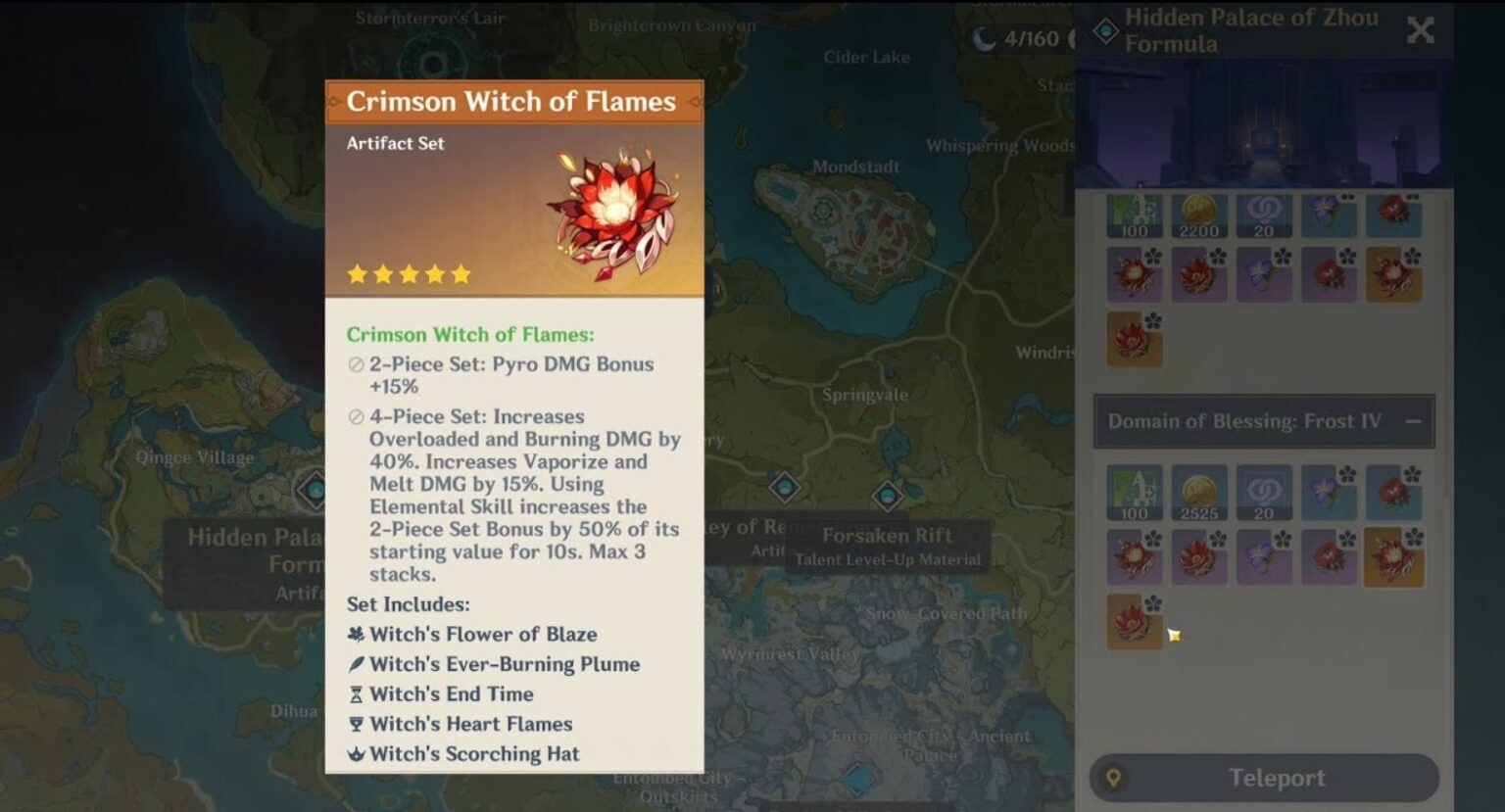Close the Hidden Palace of Zhou Formula panel
Screen dimensions: 1505x812
coord(1420,30)
